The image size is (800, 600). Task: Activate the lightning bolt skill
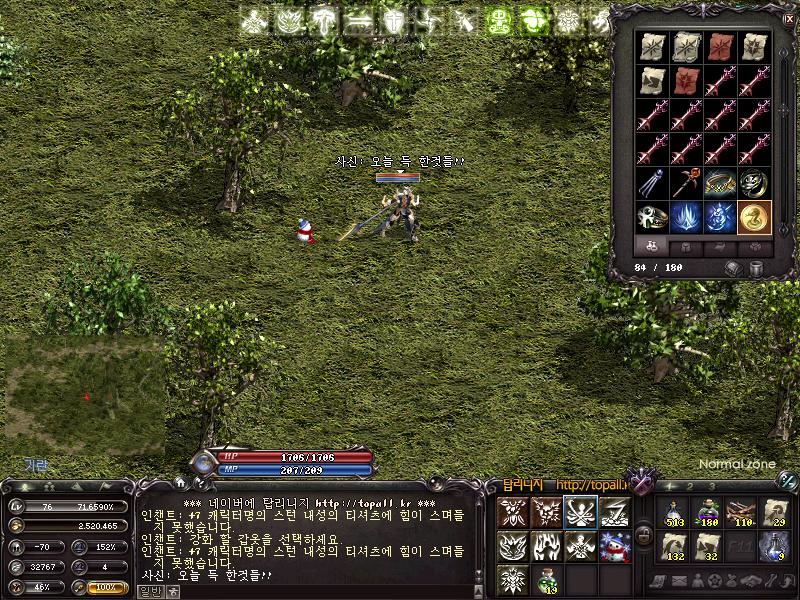click(x=614, y=512)
